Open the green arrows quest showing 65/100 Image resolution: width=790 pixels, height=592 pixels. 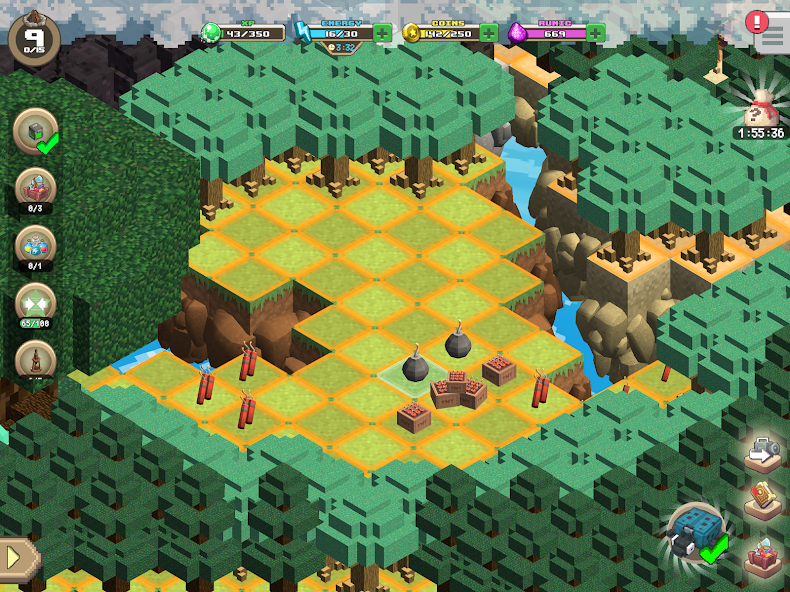pos(36,304)
